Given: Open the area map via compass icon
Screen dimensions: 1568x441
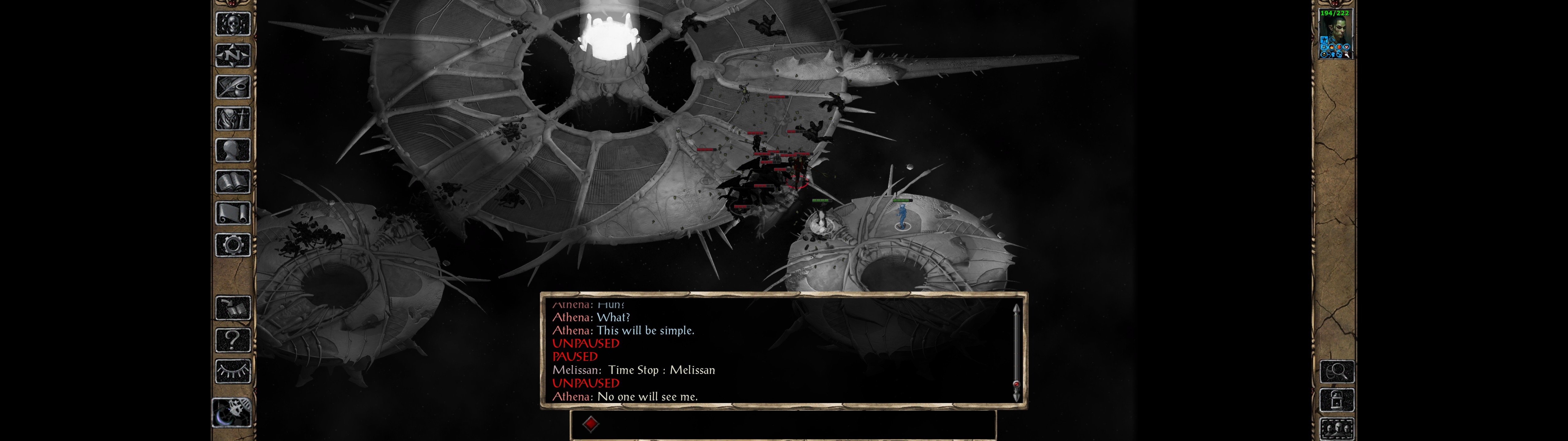Looking at the screenshot, I should point(233,55).
